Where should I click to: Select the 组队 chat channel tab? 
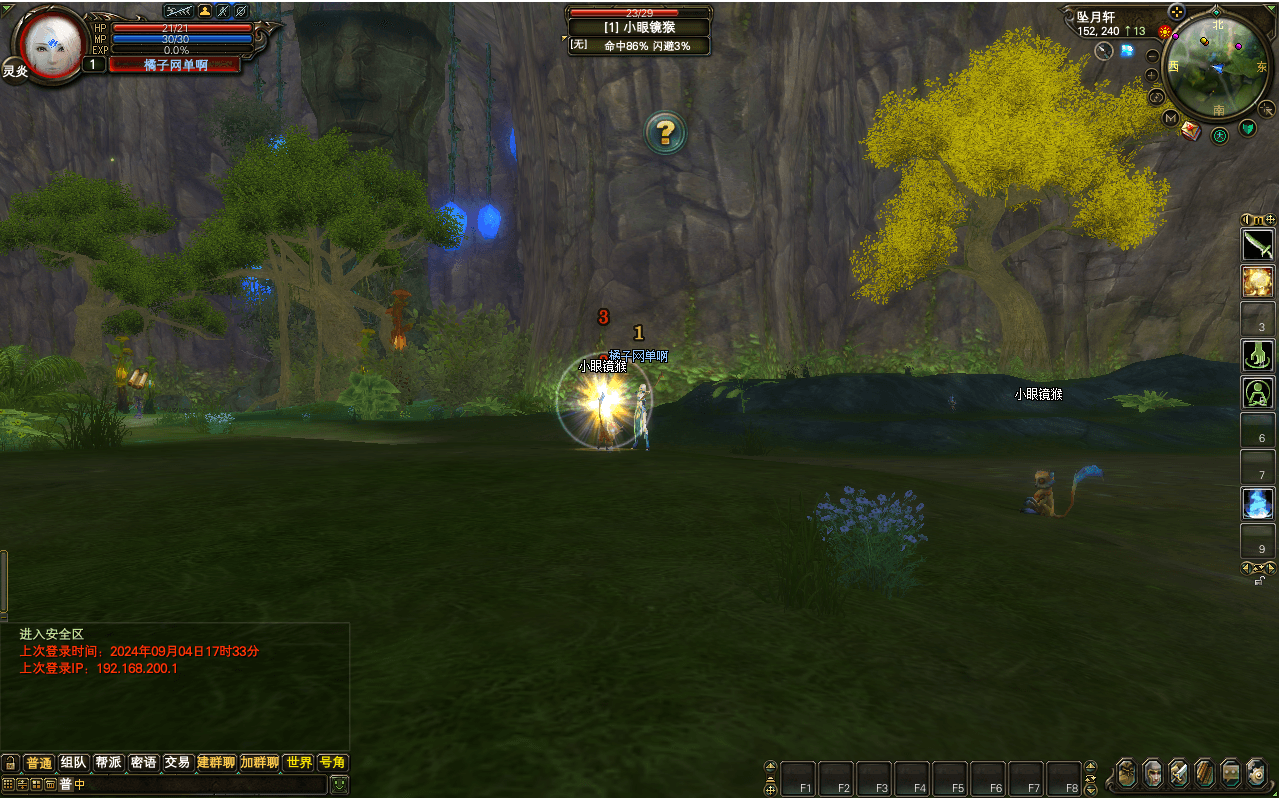tap(74, 763)
